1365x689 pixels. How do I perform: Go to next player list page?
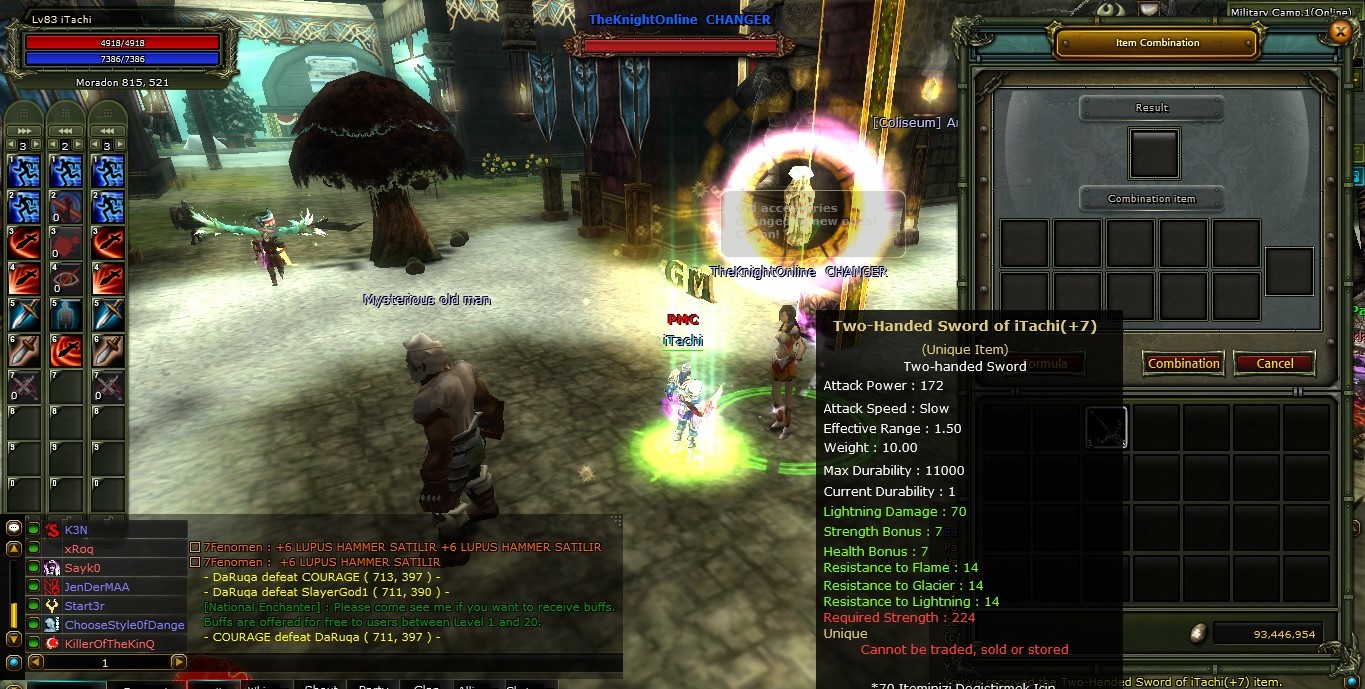(178, 662)
